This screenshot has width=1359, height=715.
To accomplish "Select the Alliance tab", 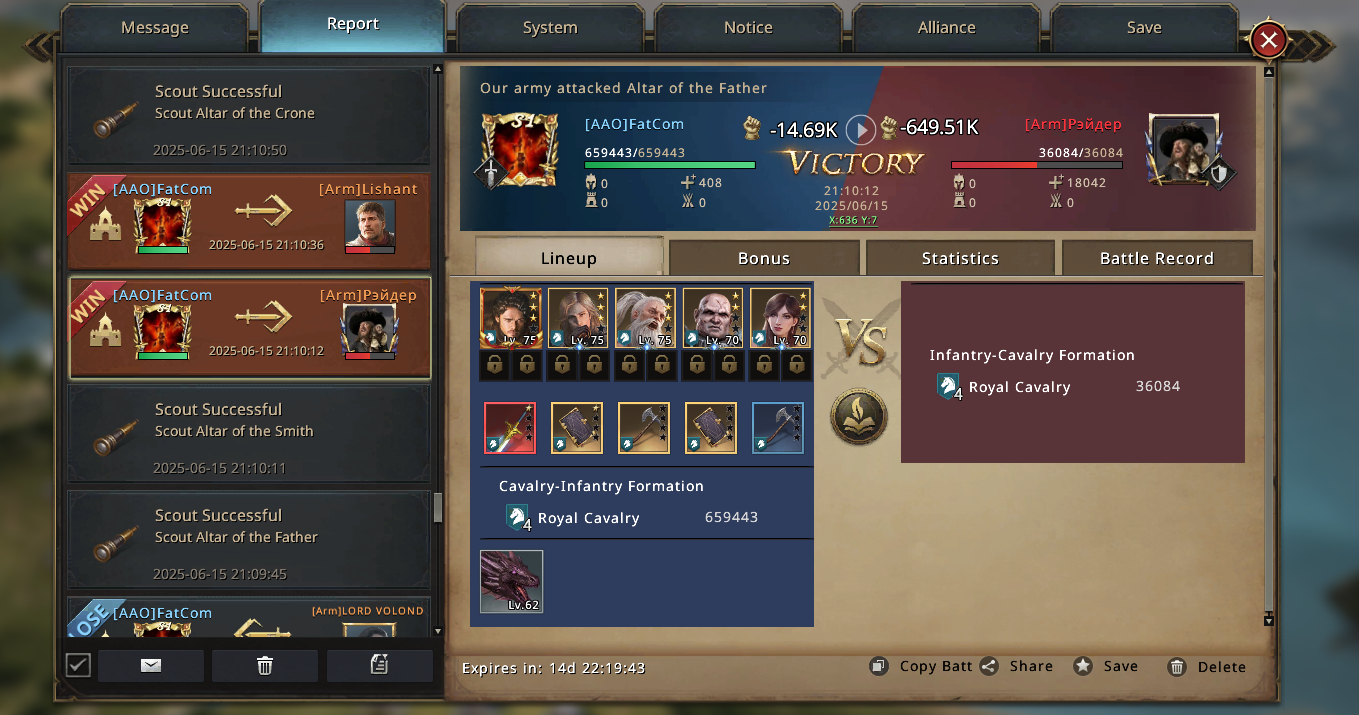I will point(946,28).
